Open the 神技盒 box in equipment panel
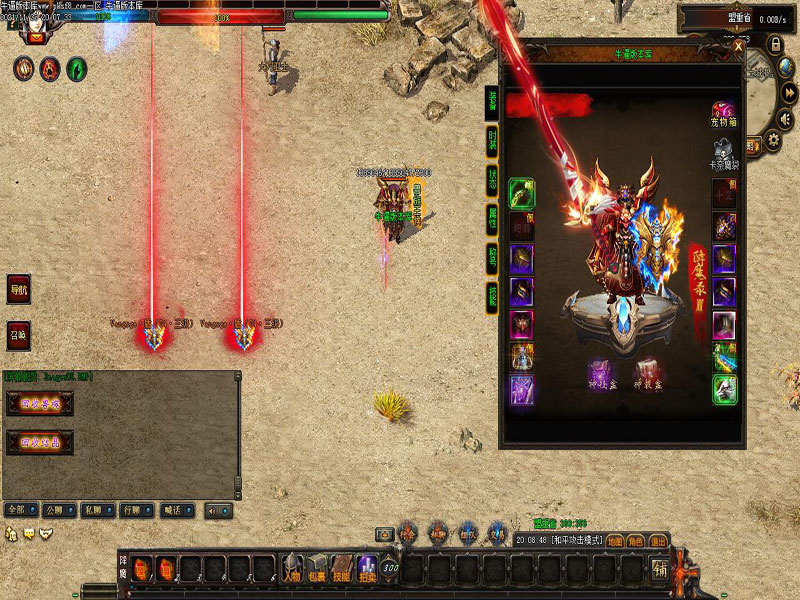The width and height of the screenshot is (800, 600). (600, 373)
